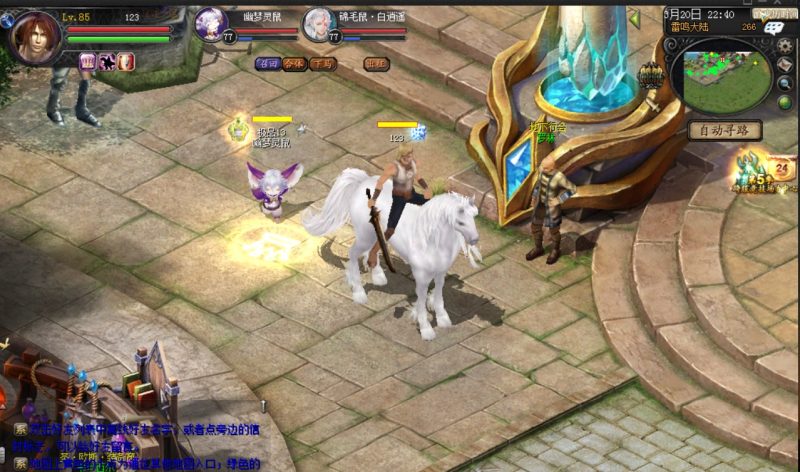The width and height of the screenshot is (800, 472).
Task: Start auto-pathing with 自动寻路 button
Action: [724, 131]
